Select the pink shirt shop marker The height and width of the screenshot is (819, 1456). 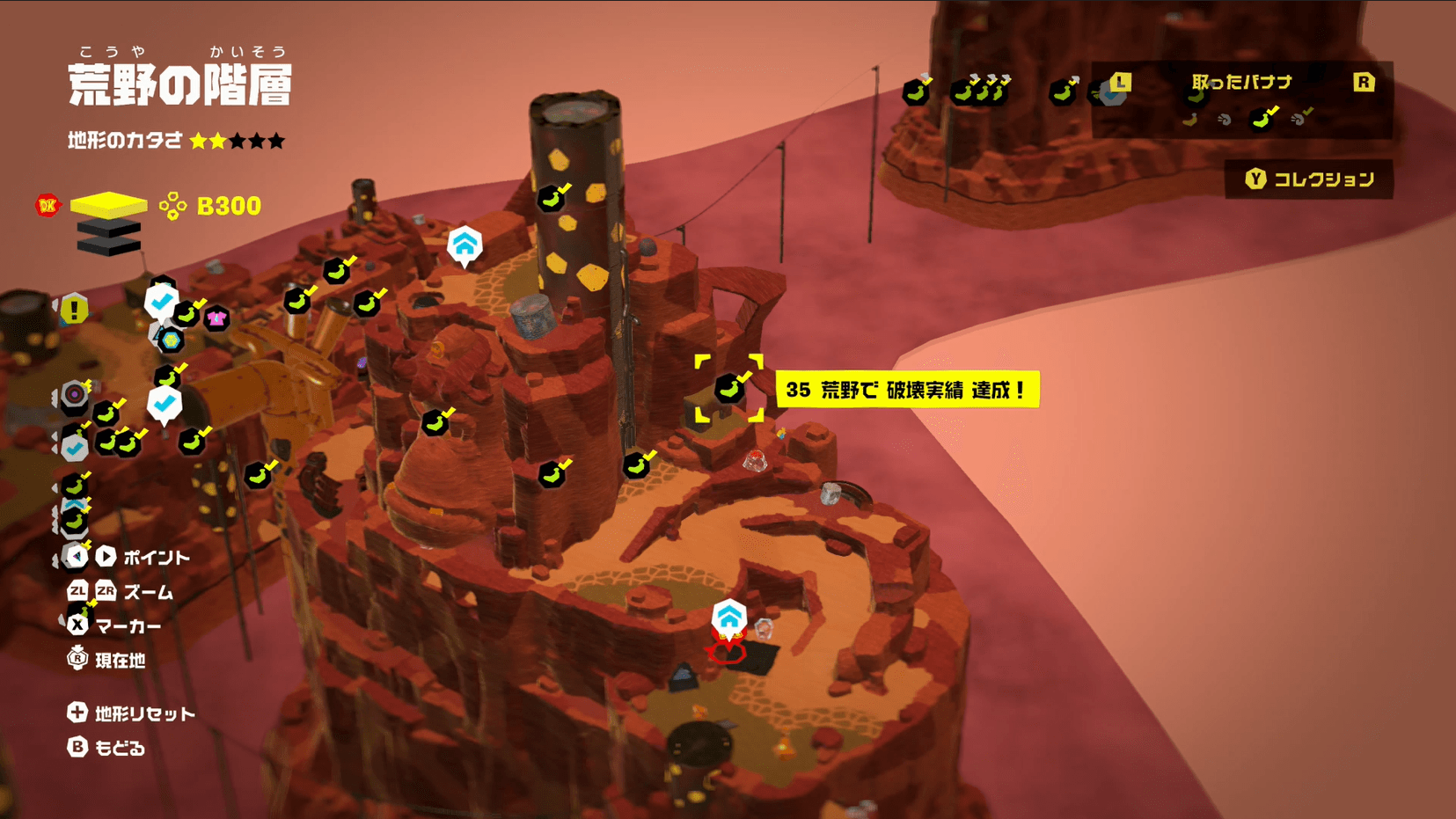click(216, 318)
